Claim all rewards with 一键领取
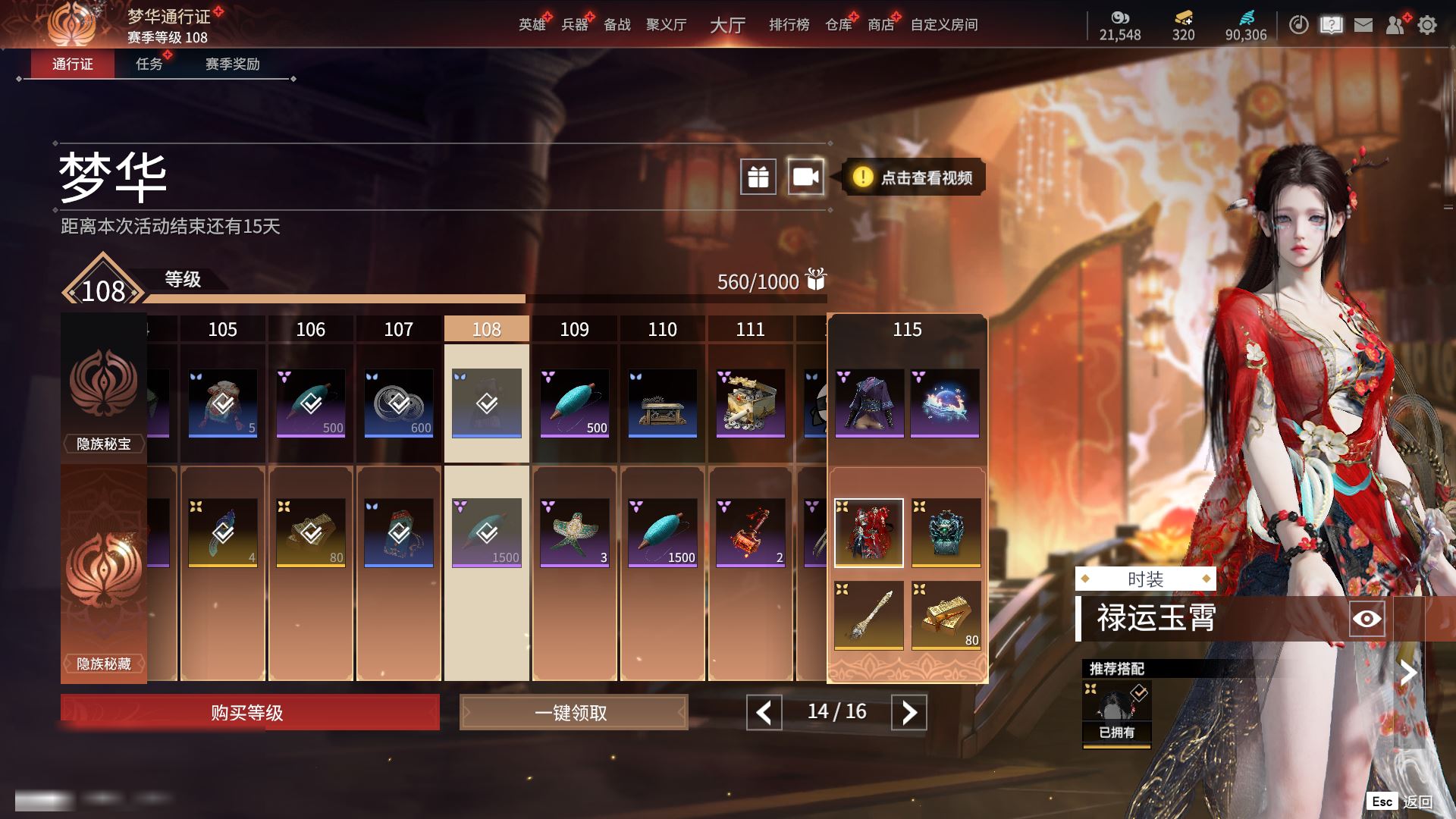Viewport: 1456px width, 819px height. pyautogui.click(x=573, y=713)
